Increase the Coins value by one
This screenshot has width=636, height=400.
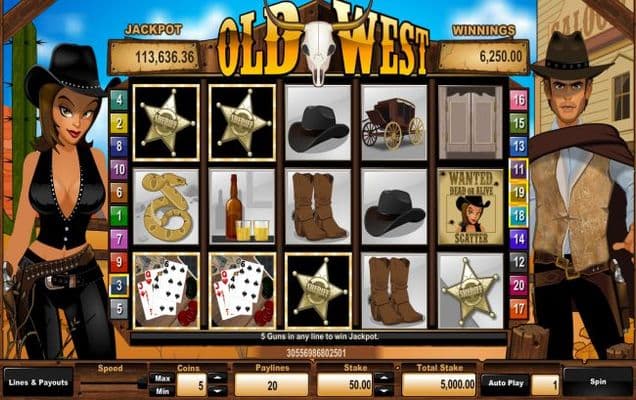220,378
